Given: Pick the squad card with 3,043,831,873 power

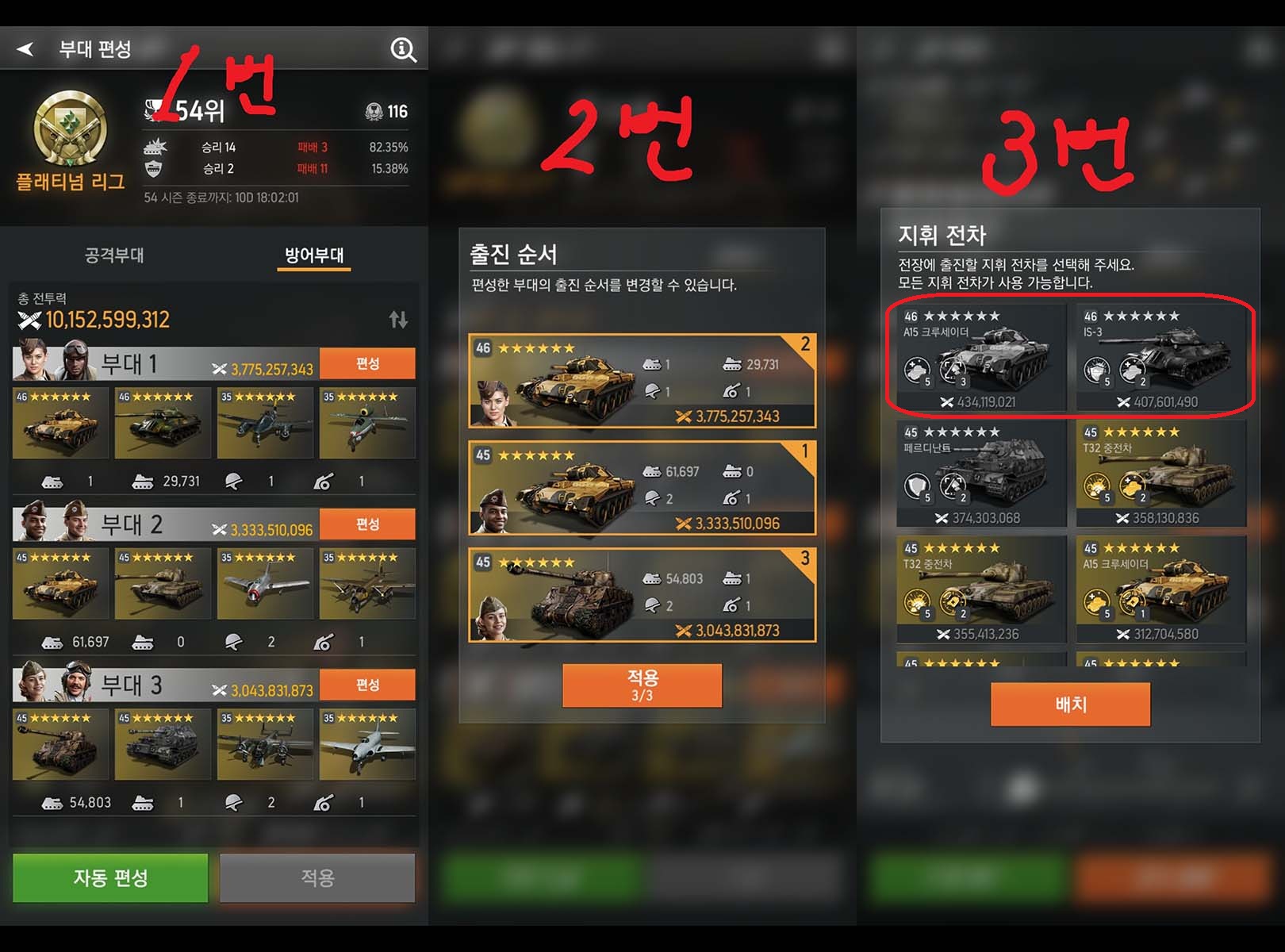Looking at the screenshot, I should click(642, 595).
